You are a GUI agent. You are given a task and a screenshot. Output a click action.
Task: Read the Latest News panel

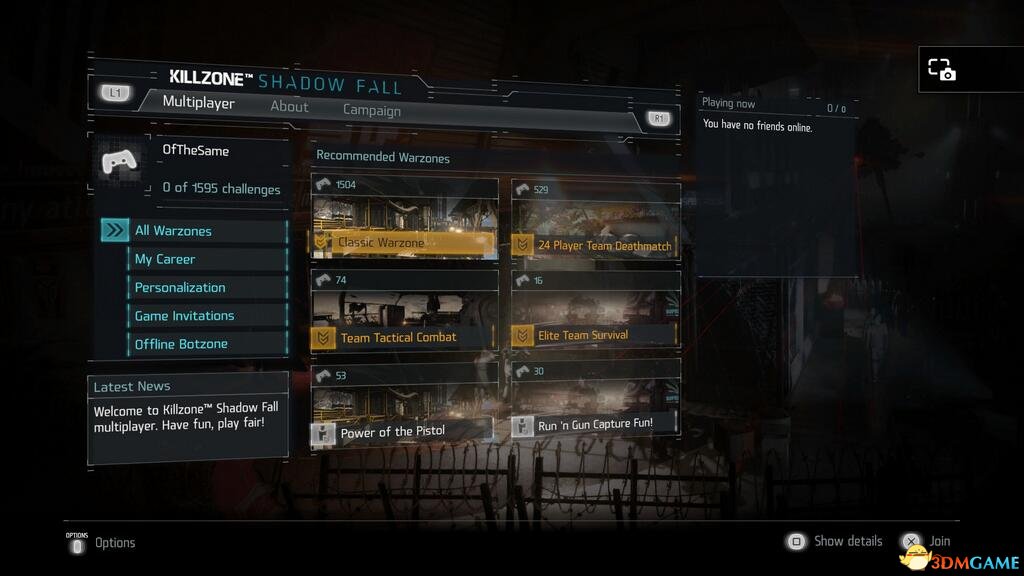[188, 418]
